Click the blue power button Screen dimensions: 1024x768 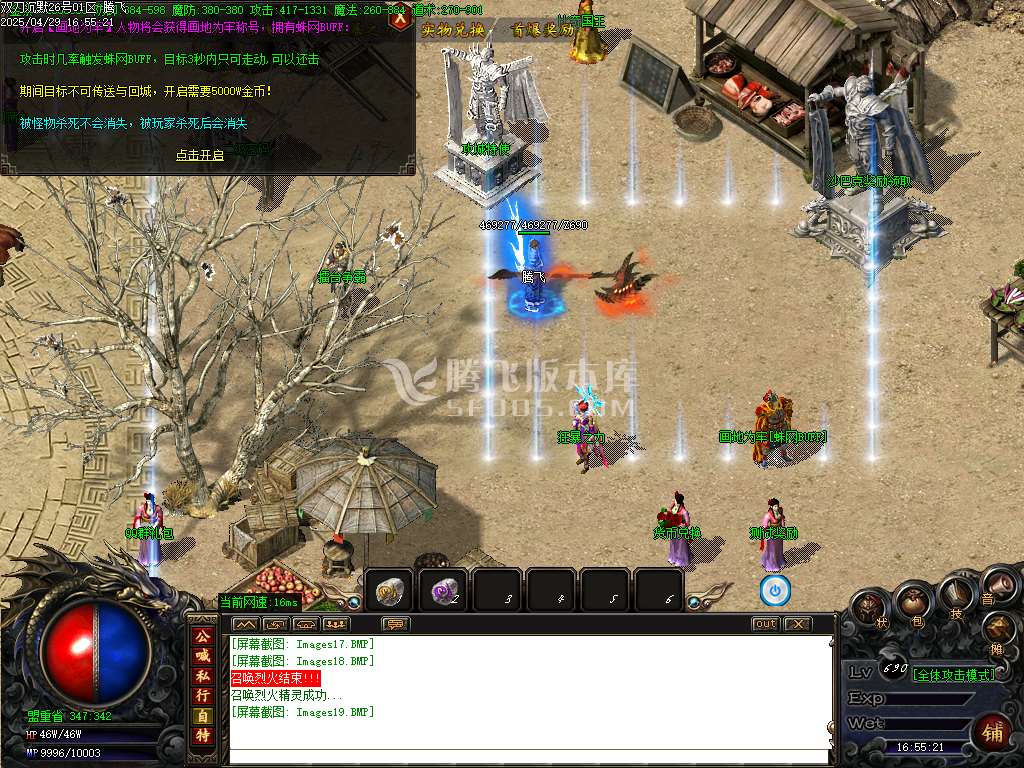coord(775,590)
